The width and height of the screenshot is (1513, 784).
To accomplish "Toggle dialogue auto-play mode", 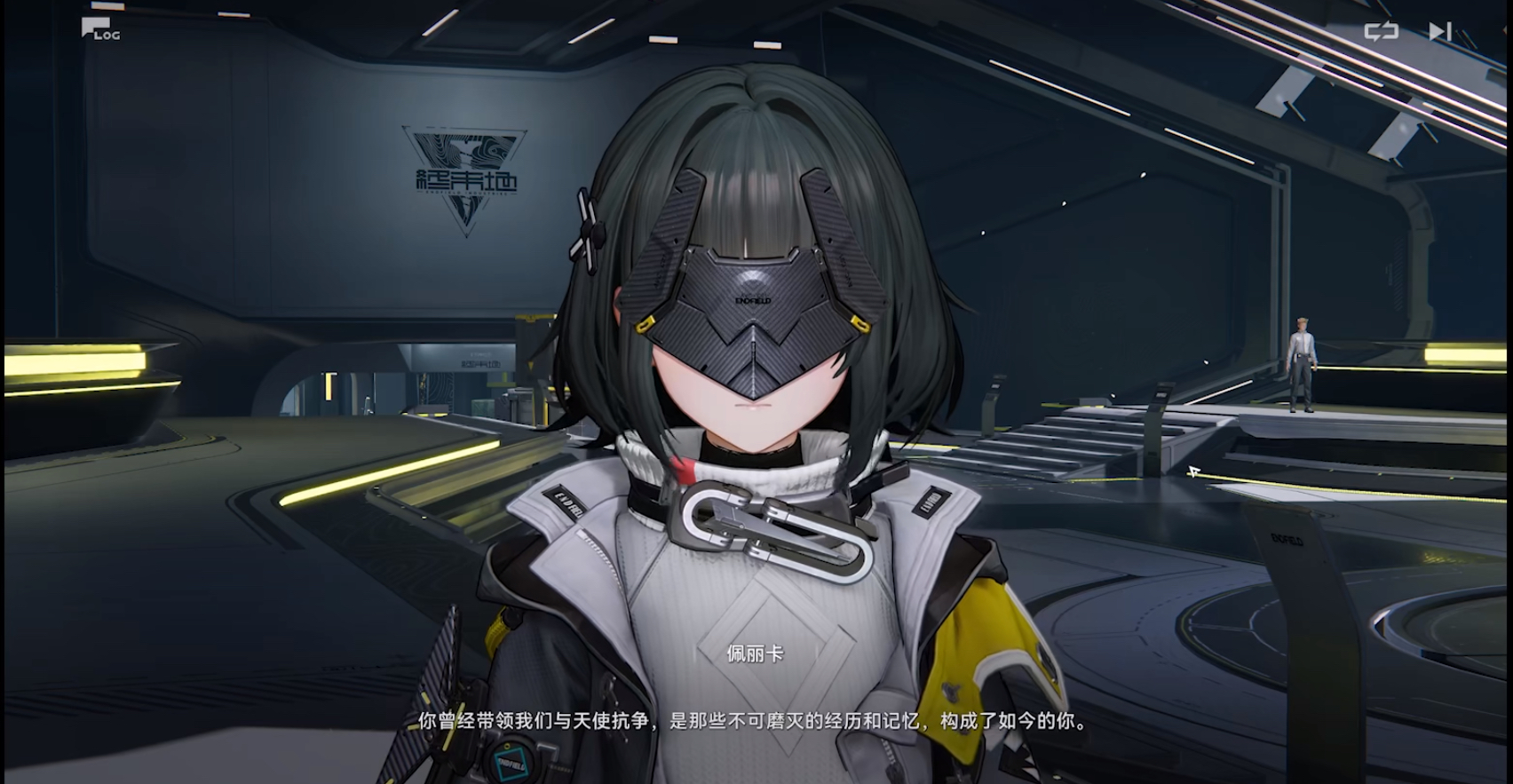I will tap(1381, 32).
